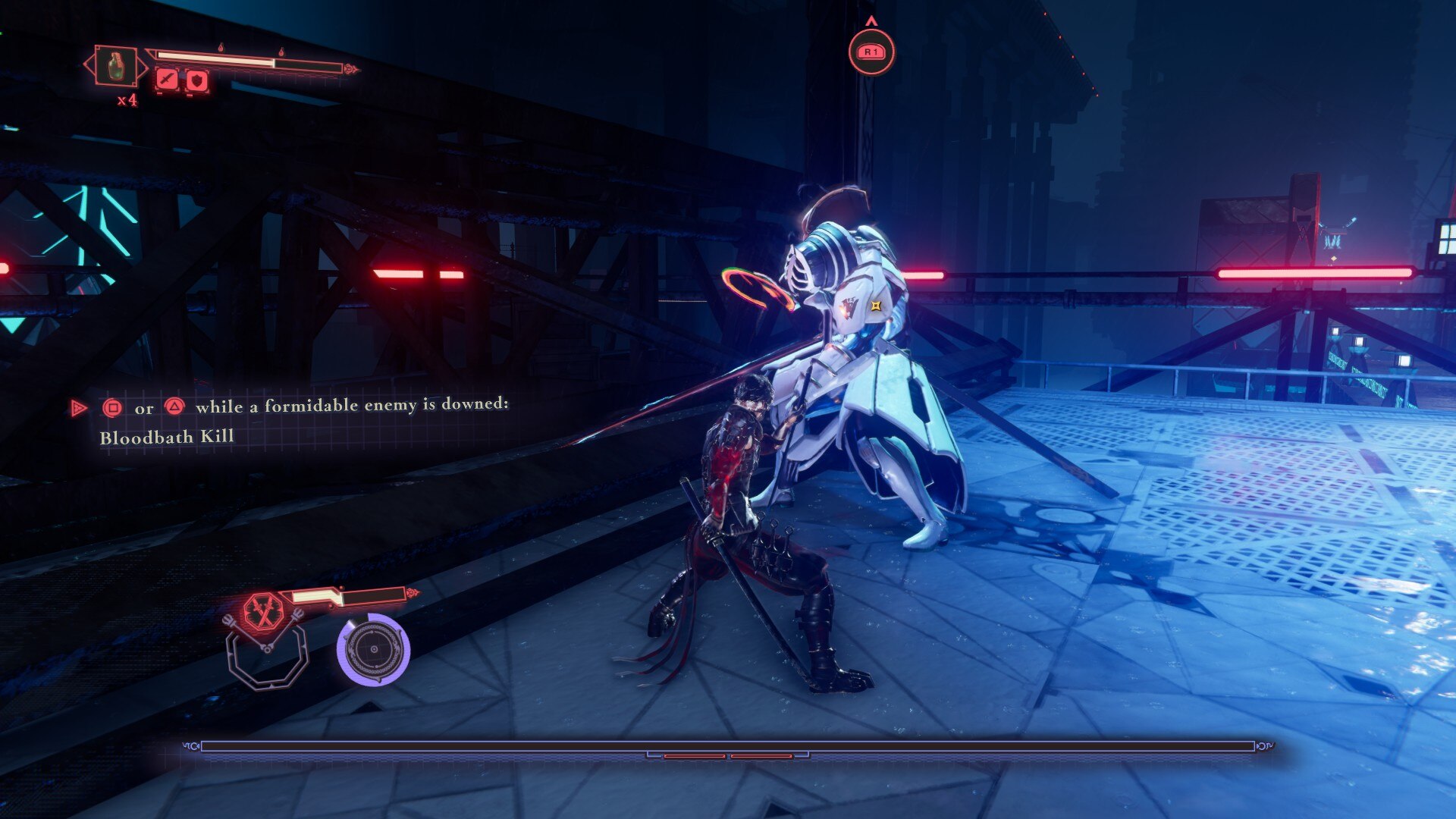Viewport: 1456px width, 819px height.
Task: Click the shield defense buff icon
Action: pos(197,80)
